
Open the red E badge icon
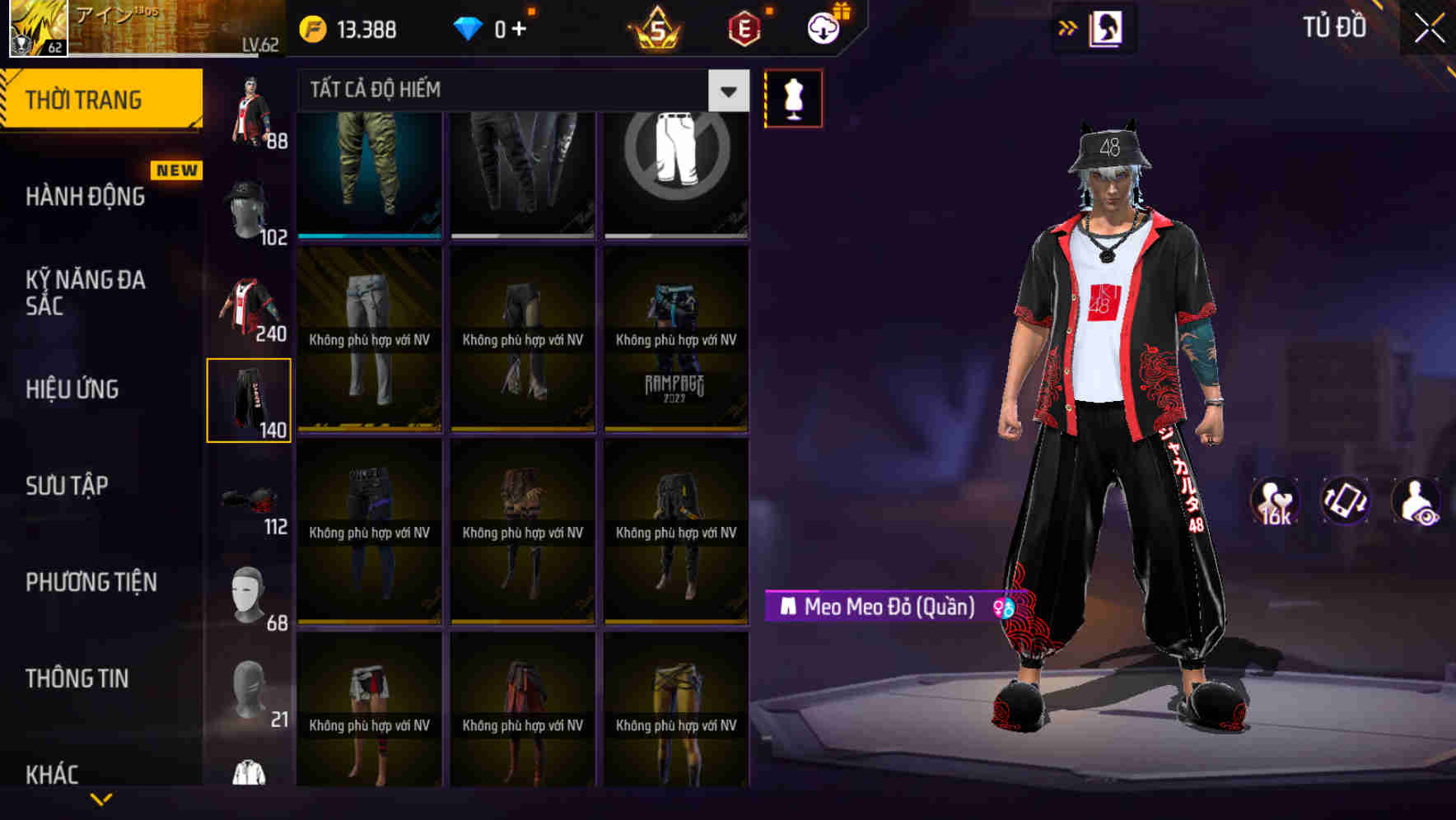coord(743,28)
